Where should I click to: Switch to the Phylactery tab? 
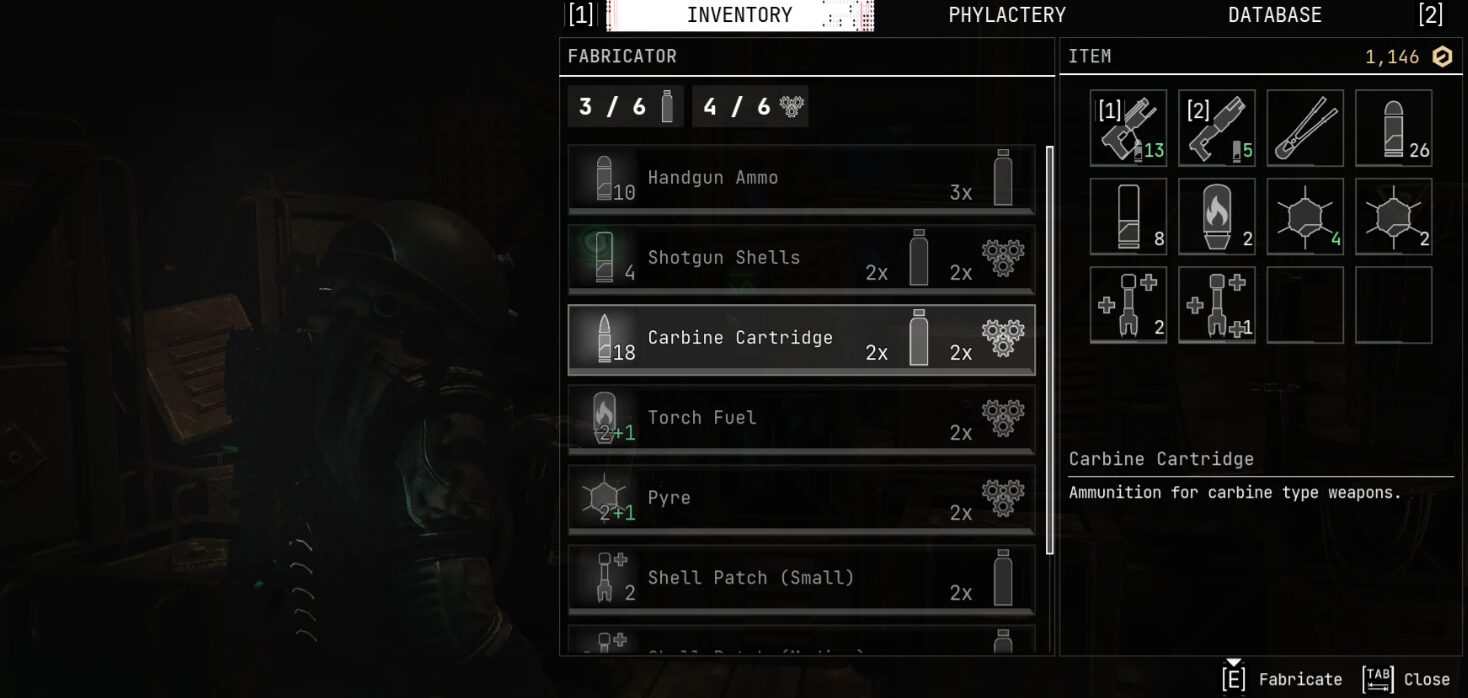click(1006, 15)
